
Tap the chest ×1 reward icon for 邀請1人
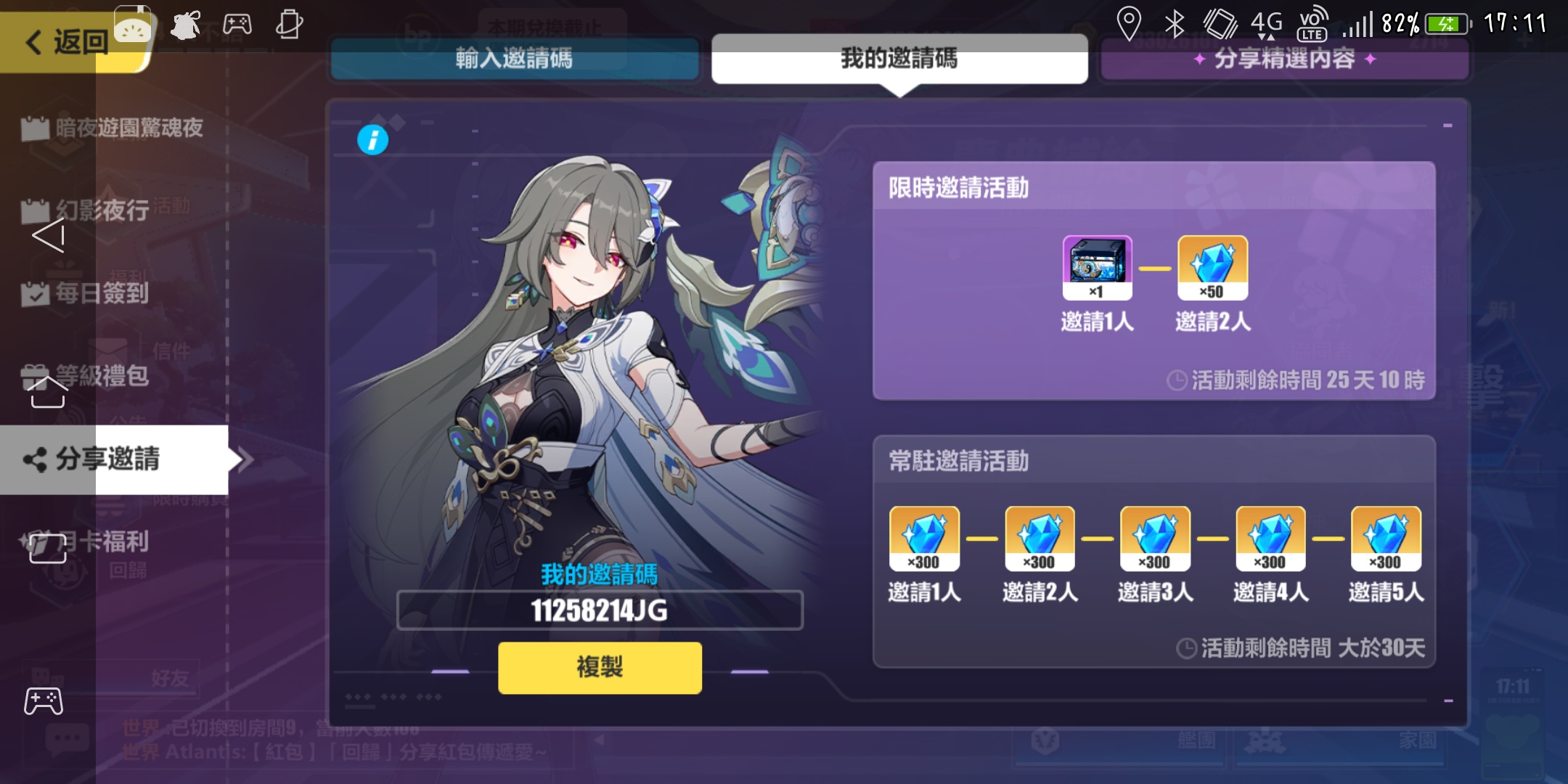coord(1098,268)
